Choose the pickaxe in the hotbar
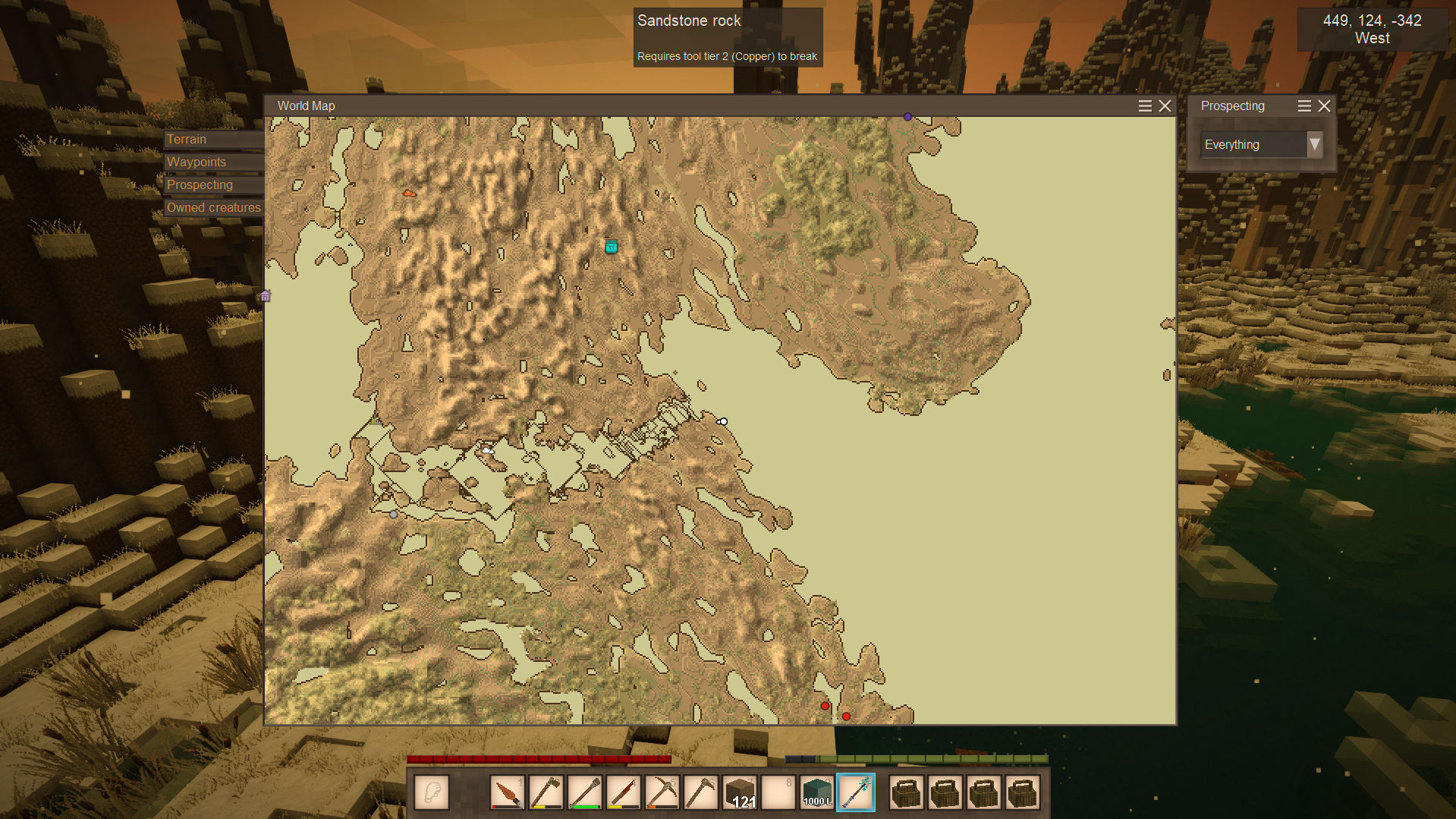The width and height of the screenshot is (1456, 819). click(x=662, y=793)
